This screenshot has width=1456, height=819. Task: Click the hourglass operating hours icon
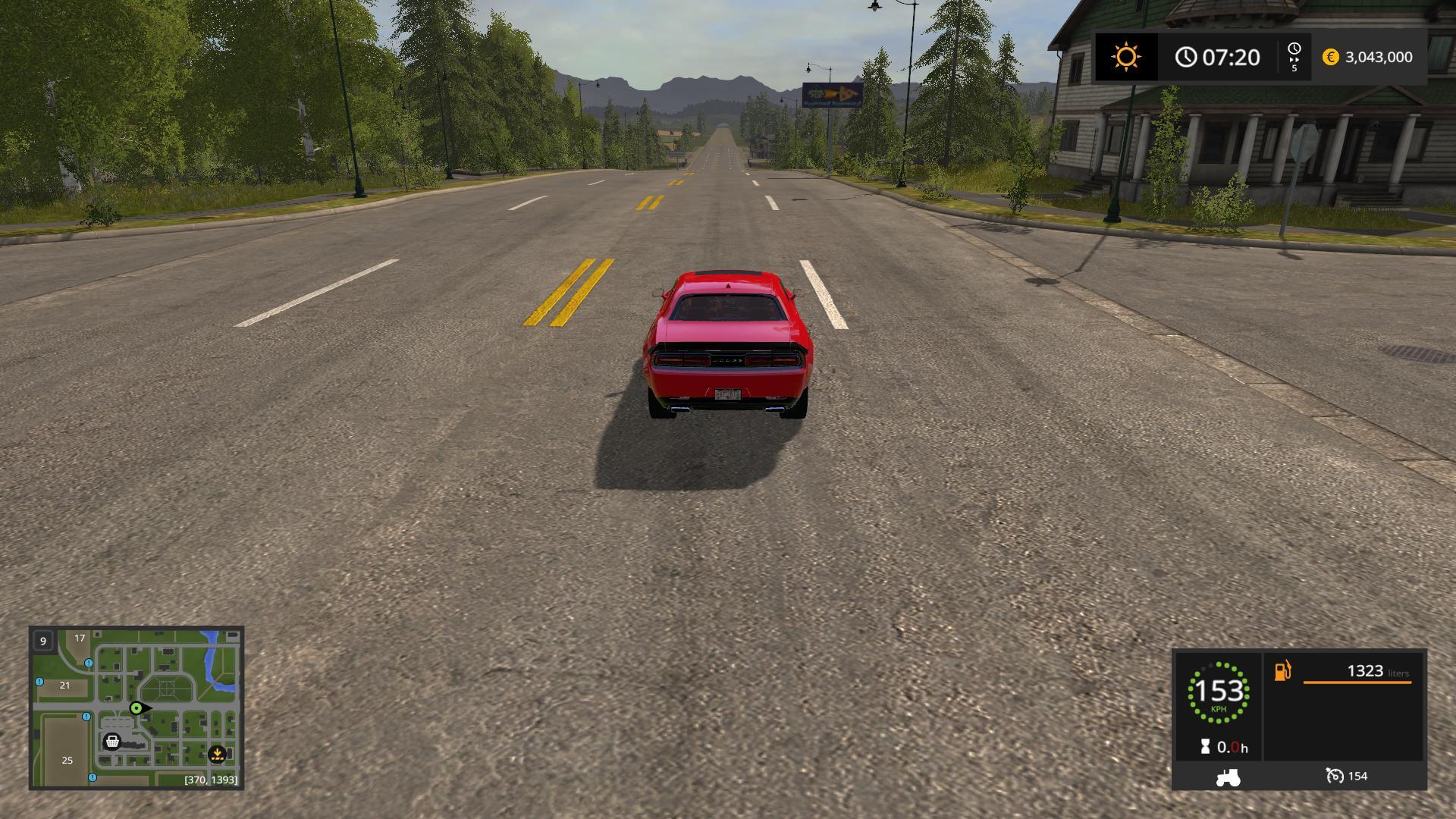(x=1206, y=747)
